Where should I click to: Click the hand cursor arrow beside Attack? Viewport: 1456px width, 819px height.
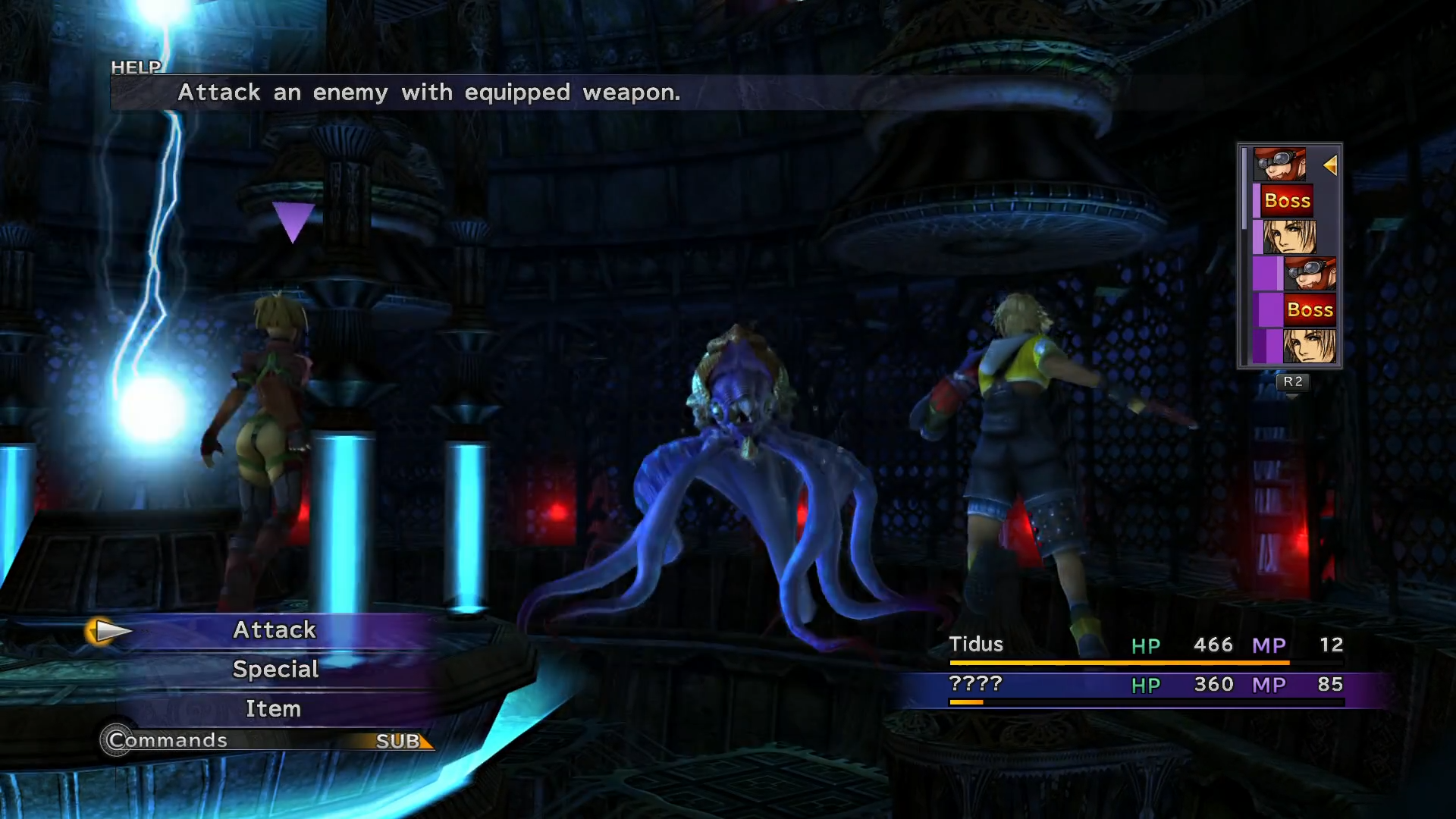coord(108,630)
